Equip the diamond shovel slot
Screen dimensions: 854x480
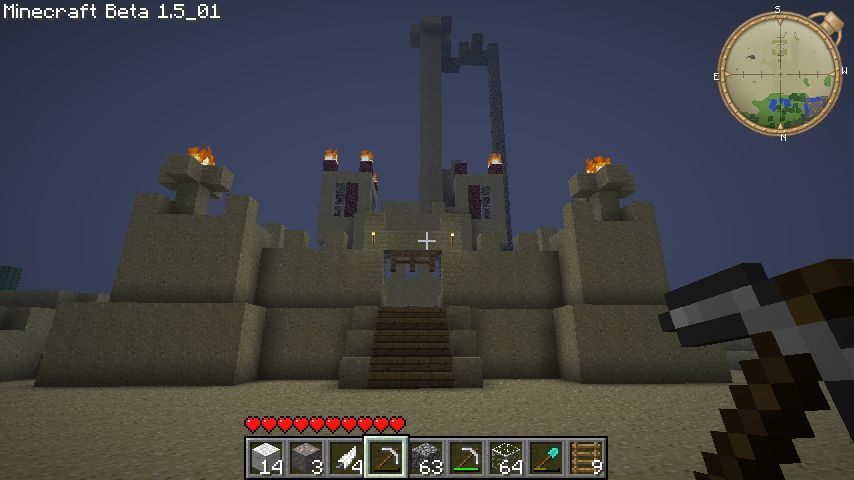point(545,458)
